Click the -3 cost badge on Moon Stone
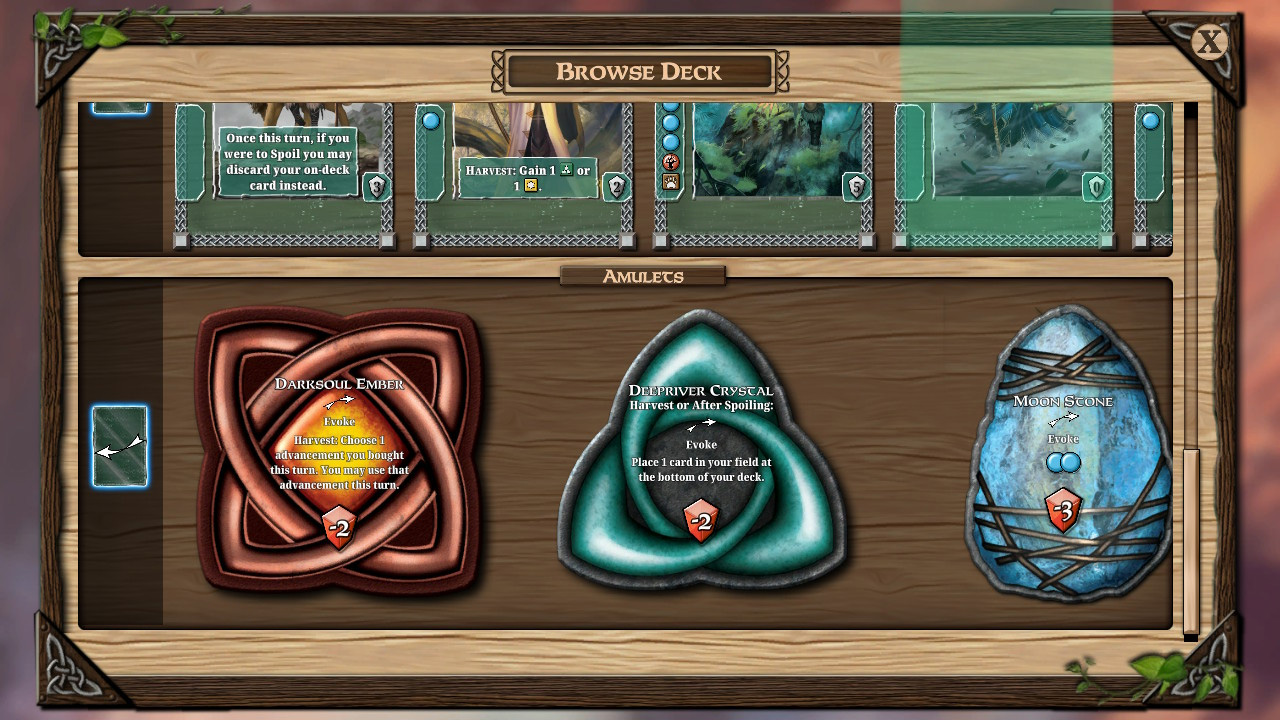This screenshot has height=720, width=1280. [1062, 511]
